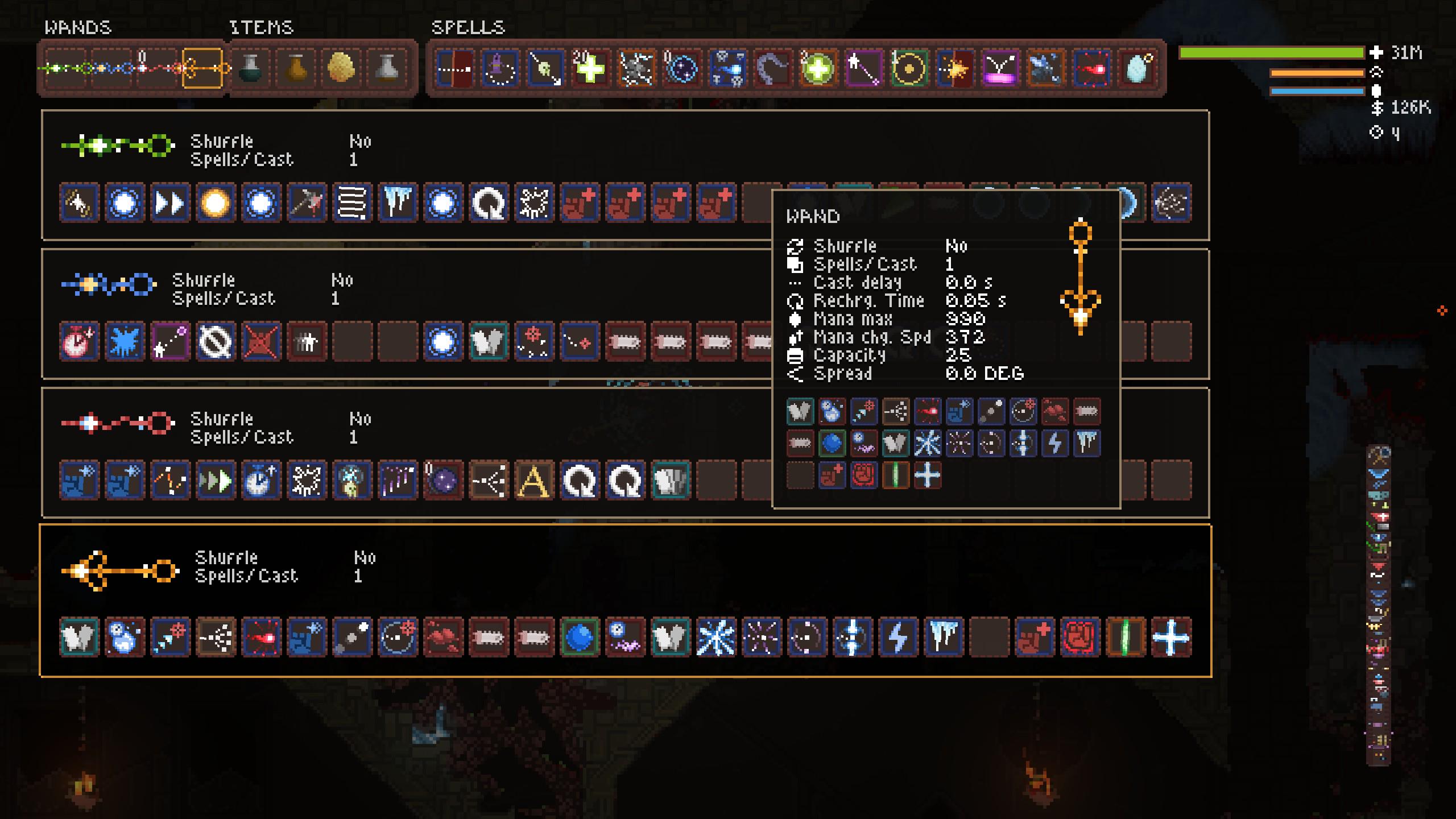Open the ITEMS section
Image resolution: width=1456 pixels, height=819 pixels.
pyautogui.click(x=262, y=27)
